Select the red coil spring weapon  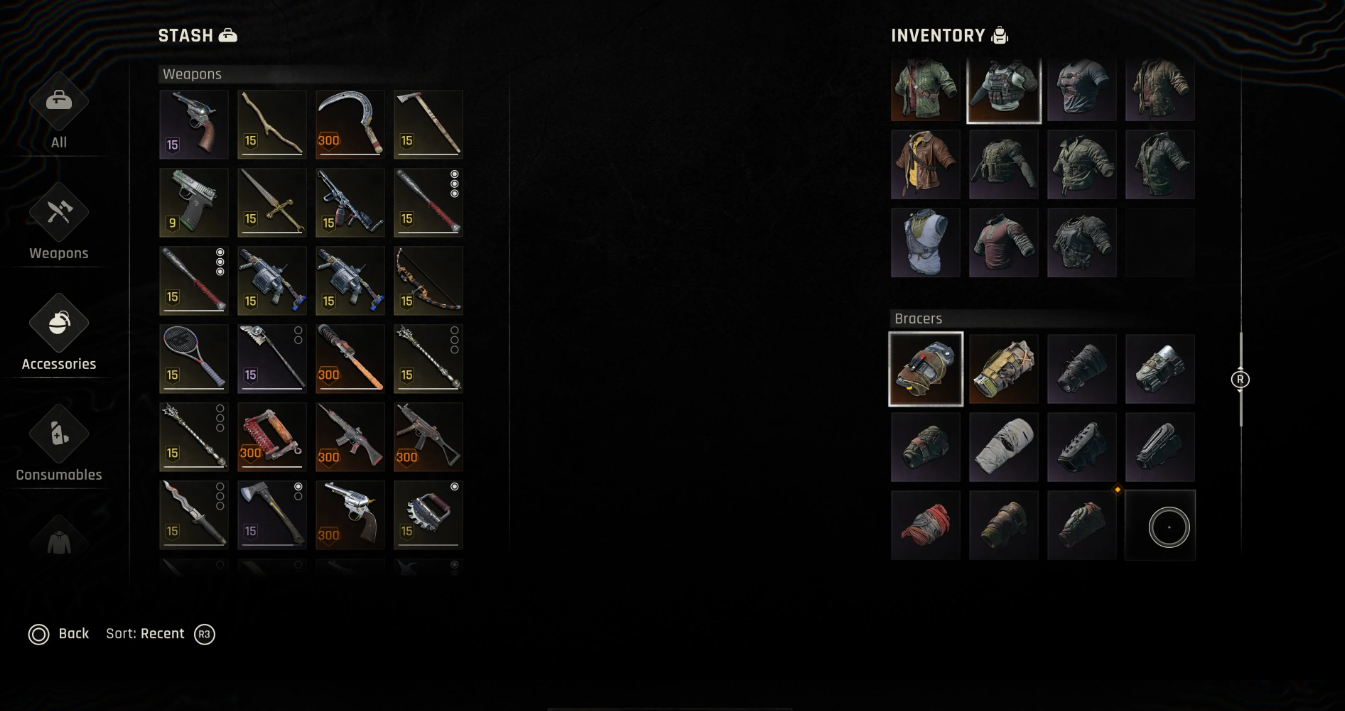pos(272,436)
